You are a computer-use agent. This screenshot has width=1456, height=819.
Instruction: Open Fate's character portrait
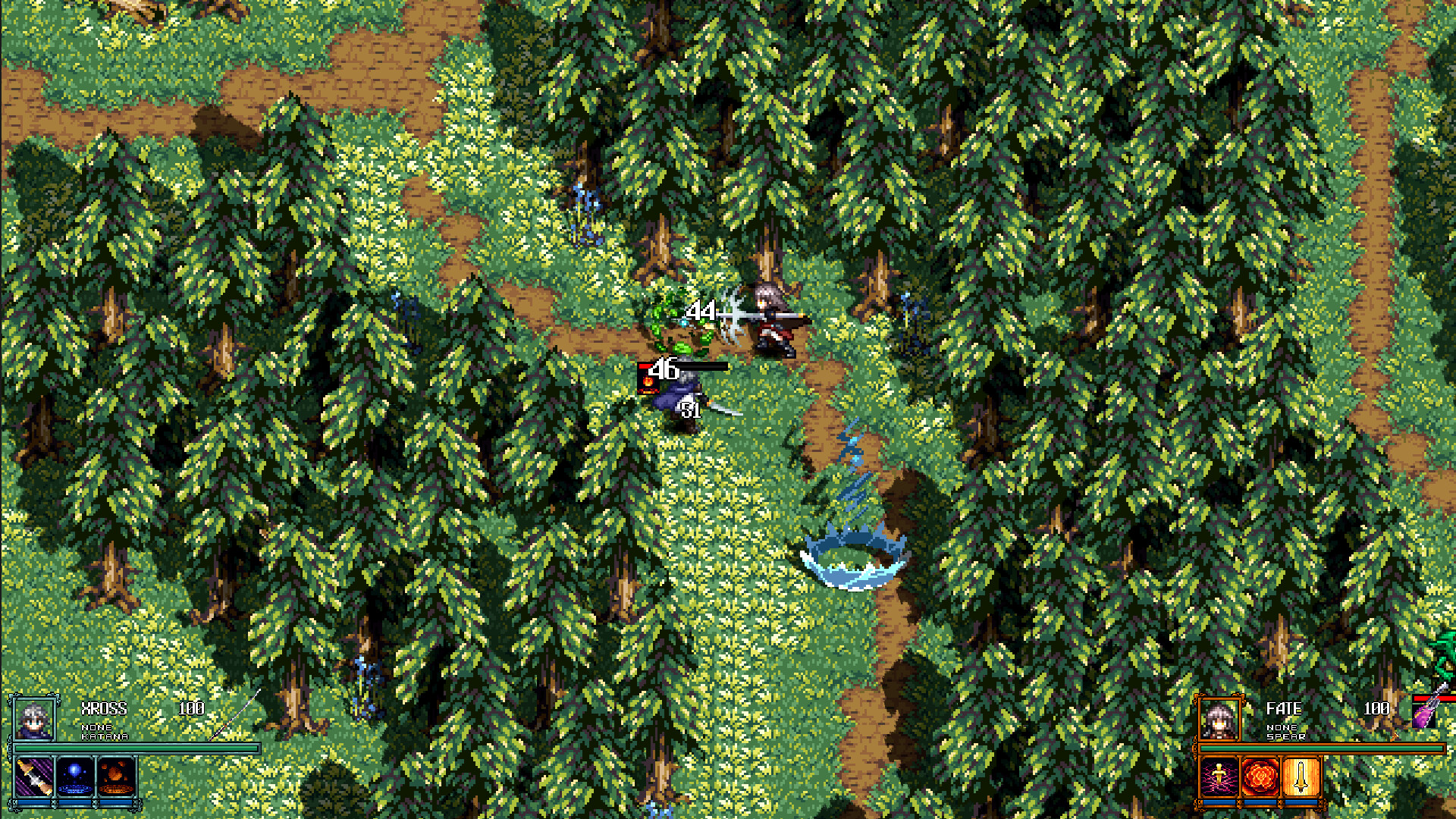[1218, 719]
